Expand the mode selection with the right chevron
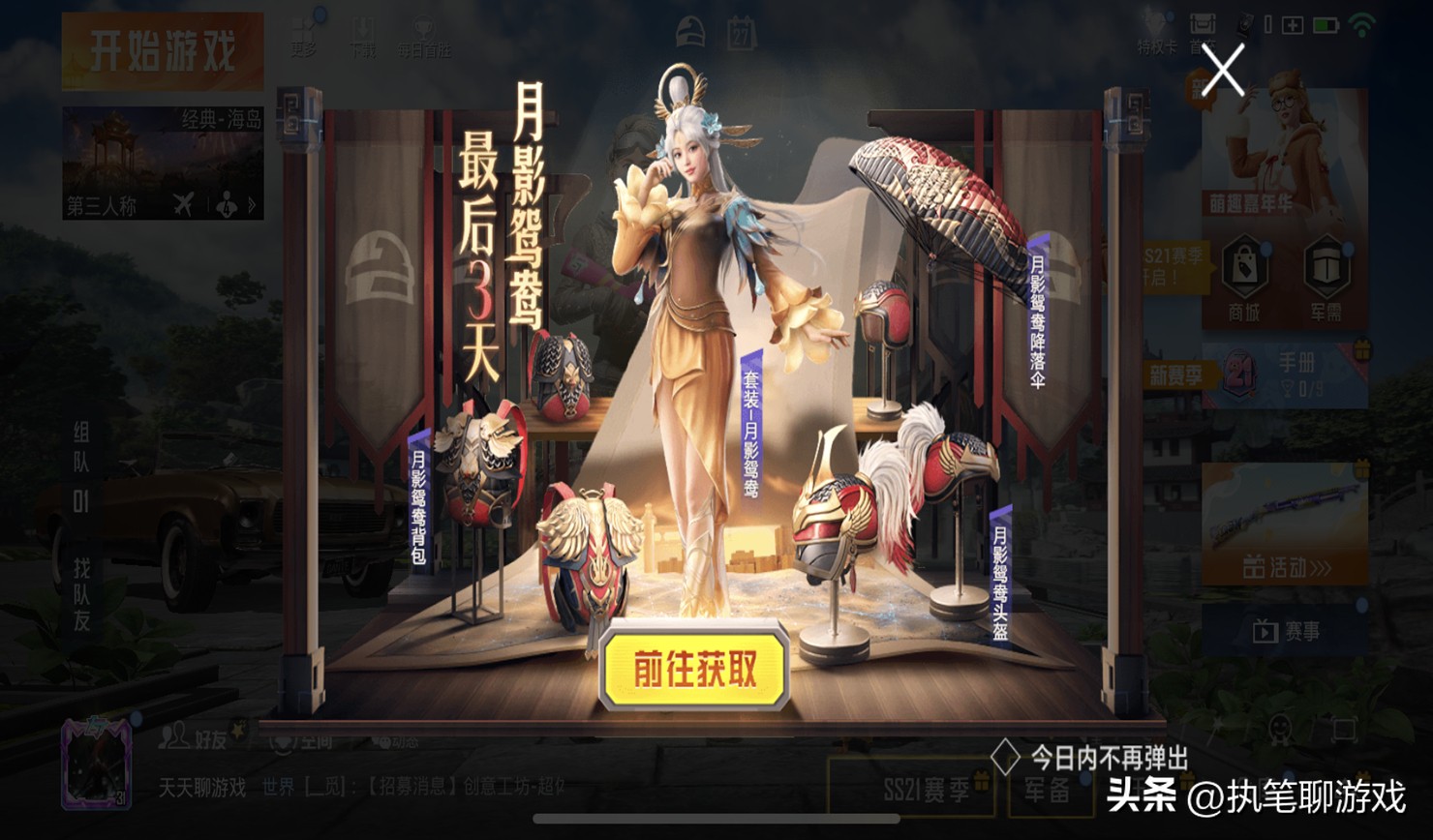Viewport: 1433px width, 840px height. (250, 204)
